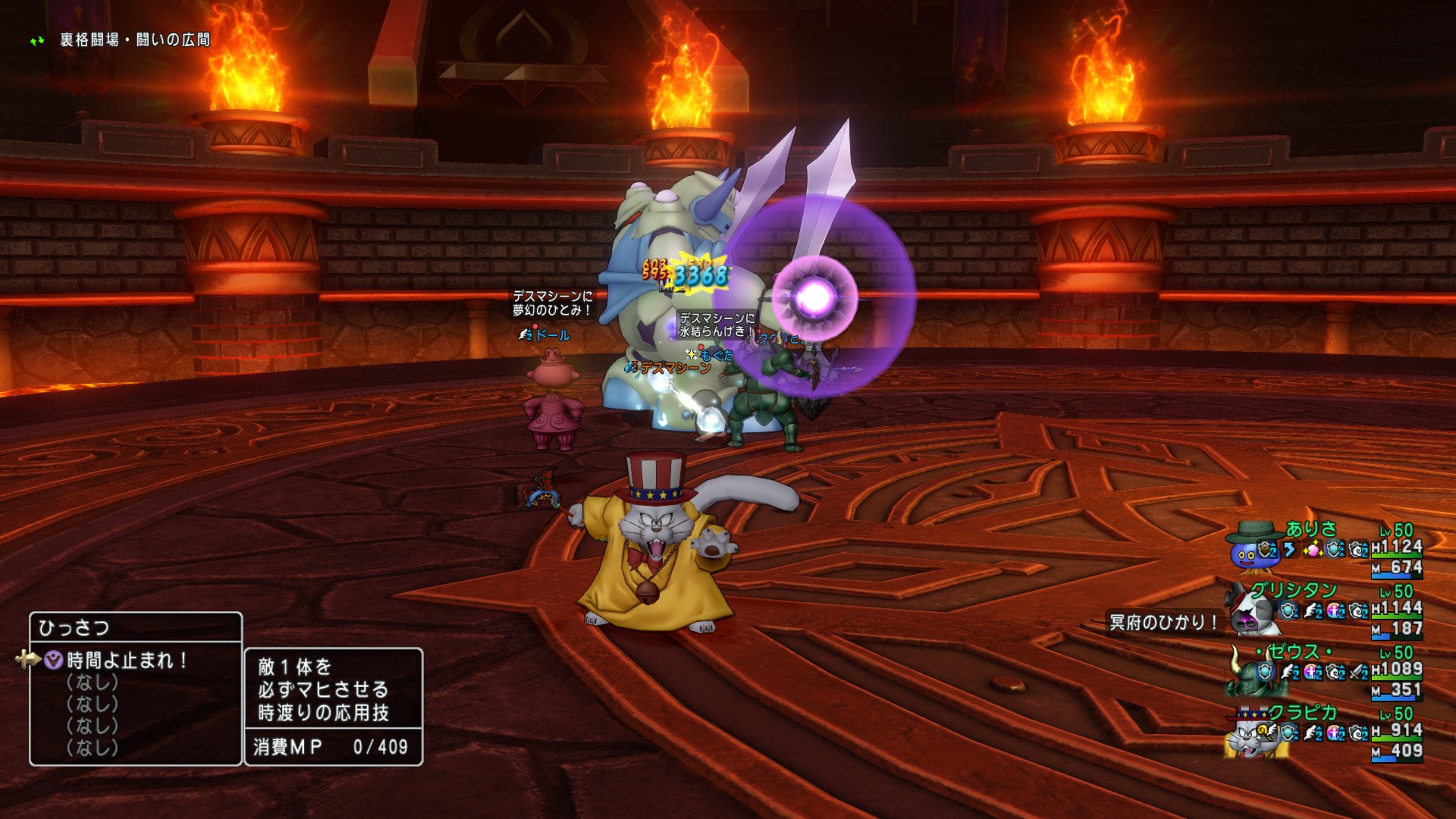This screenshot has height=819, width=1456.
Task: Choose party member グリシタン in party list
Action: point(1293,590)
